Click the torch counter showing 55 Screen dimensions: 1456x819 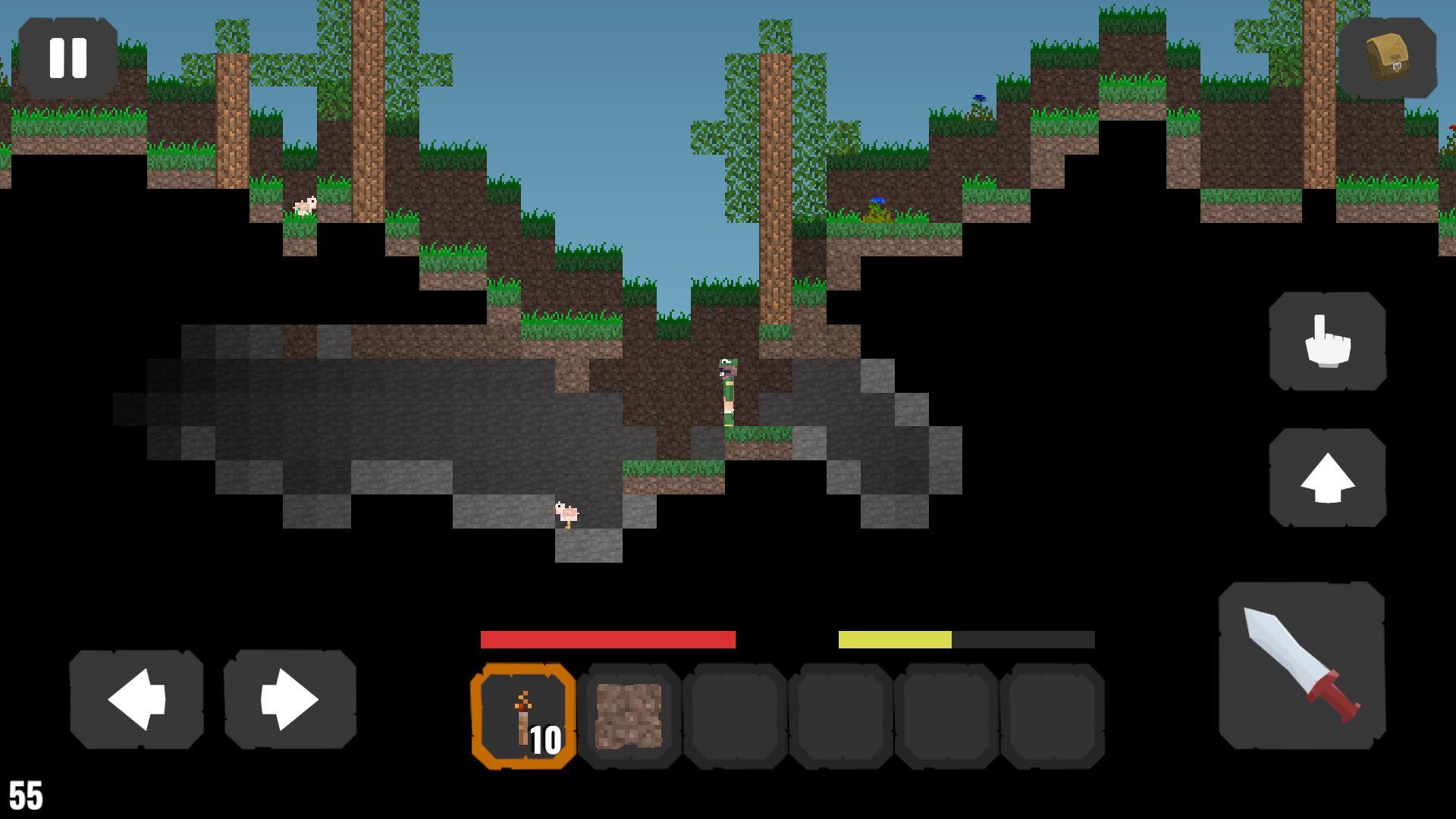click(x=24, y=795)
